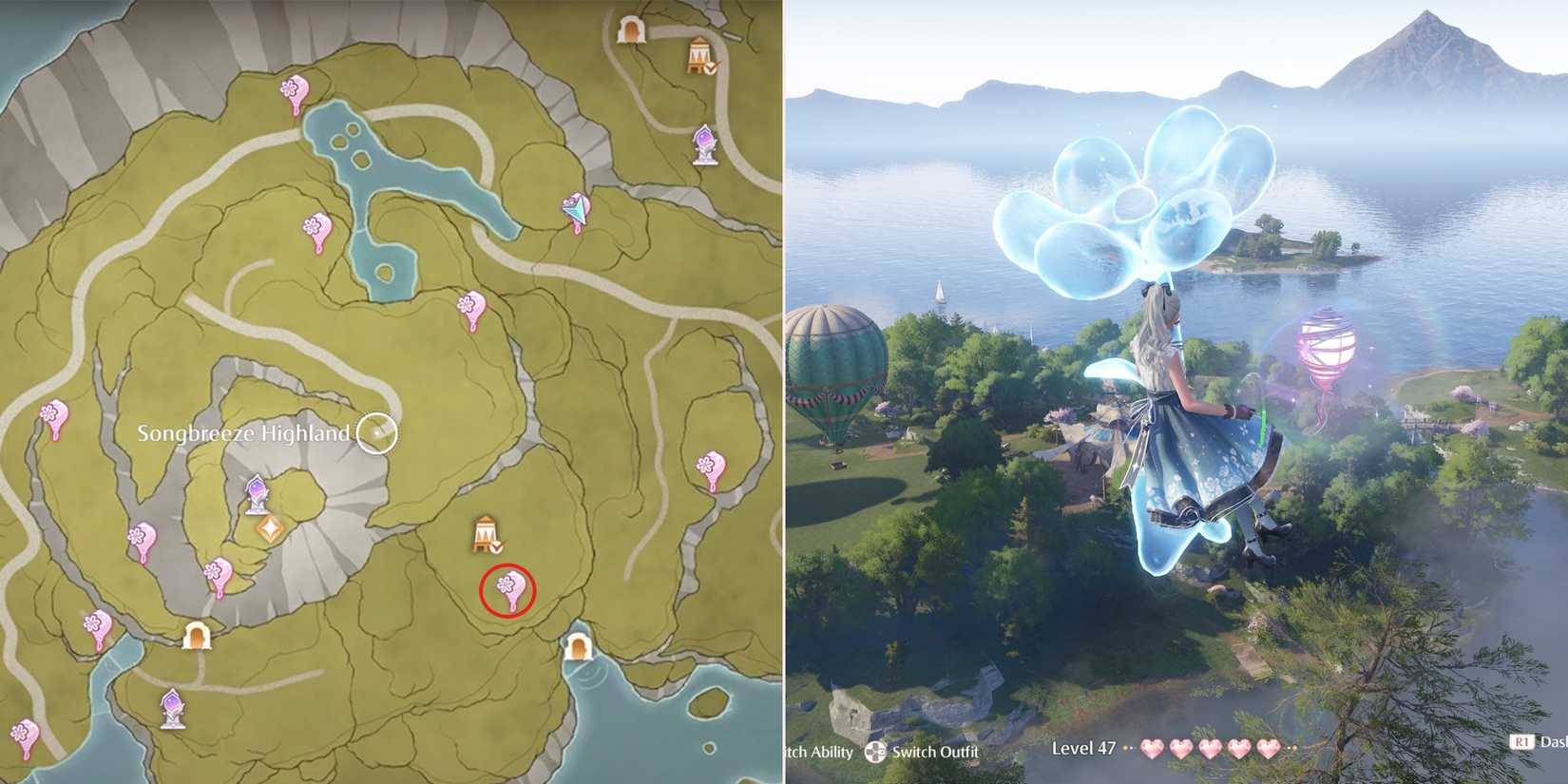Click the white circle player position marker

pyautogui.click(x=378, y=430)
